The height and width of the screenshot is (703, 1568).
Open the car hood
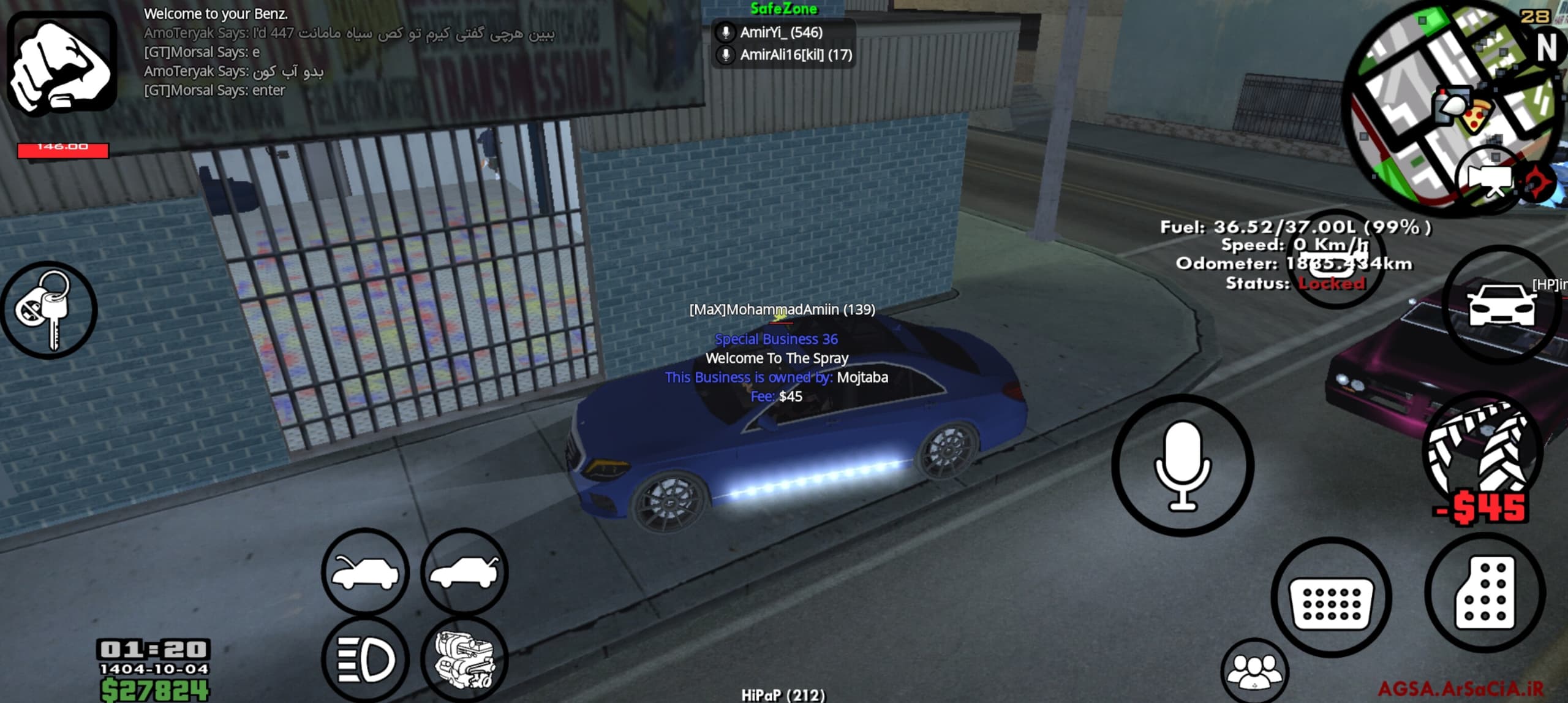365,572
